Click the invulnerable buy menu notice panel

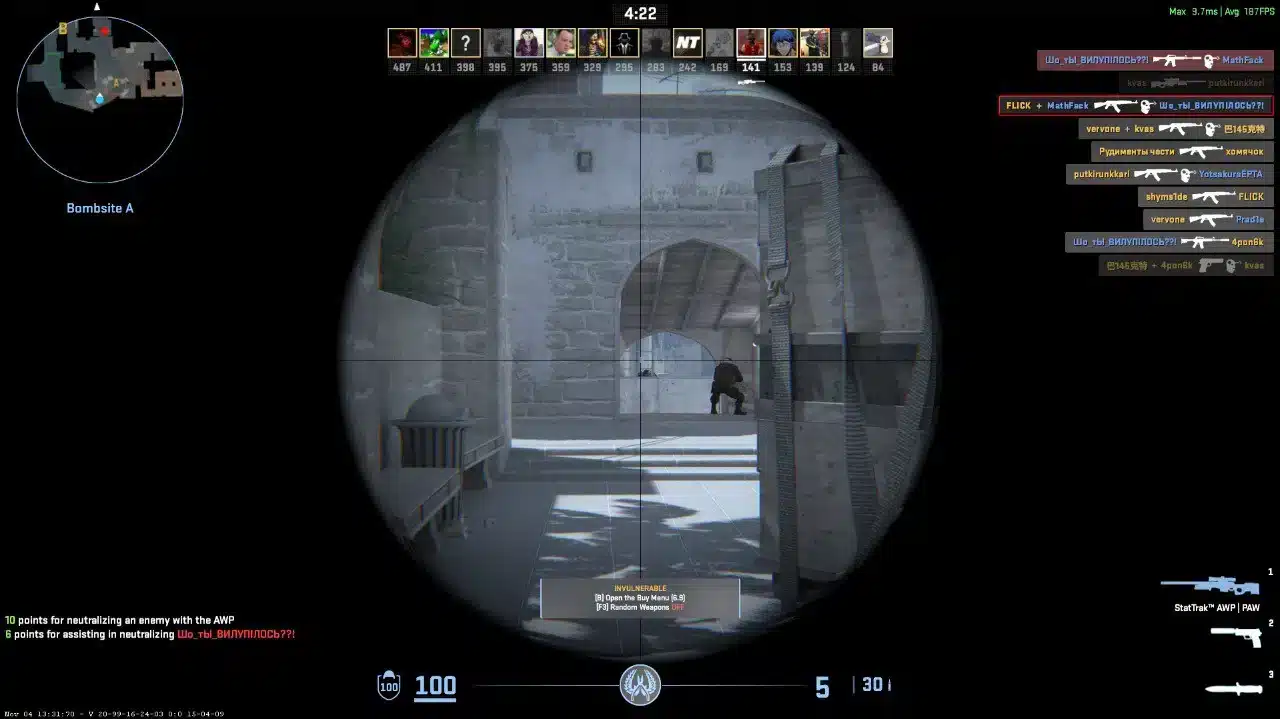click(640, 598)
